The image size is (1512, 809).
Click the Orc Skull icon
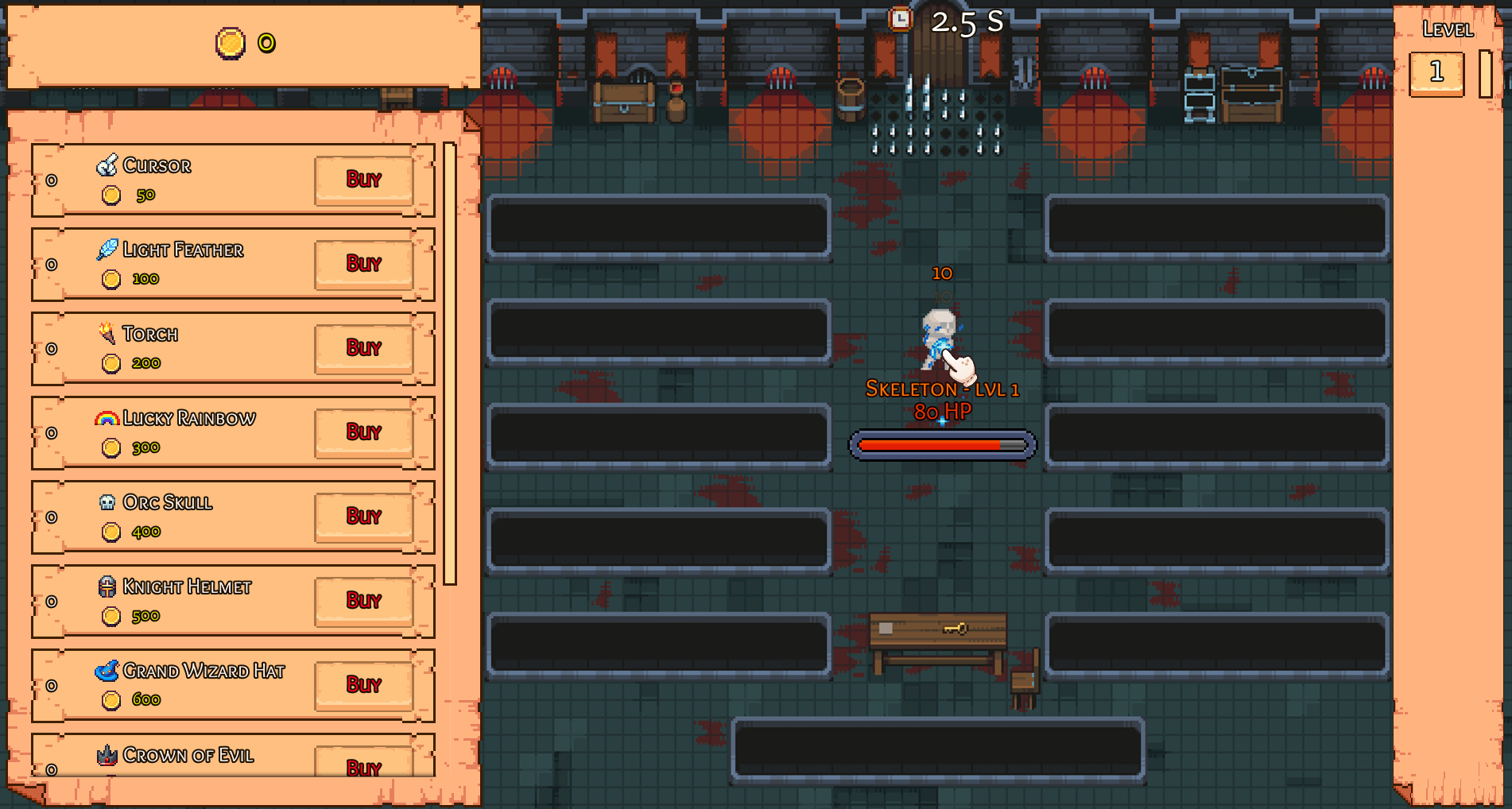click(x=107, y=501)
